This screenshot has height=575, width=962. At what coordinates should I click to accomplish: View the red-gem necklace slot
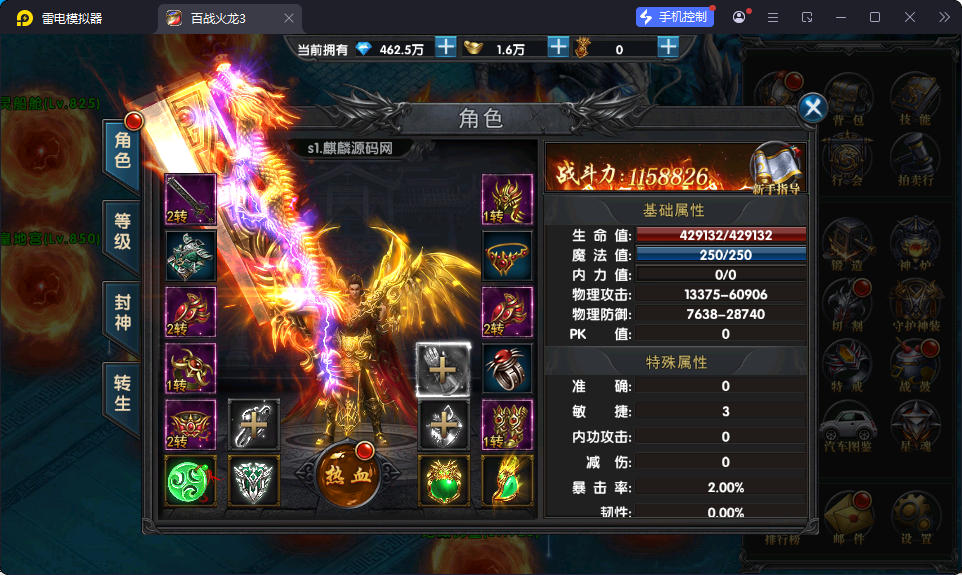coord(507,256)
